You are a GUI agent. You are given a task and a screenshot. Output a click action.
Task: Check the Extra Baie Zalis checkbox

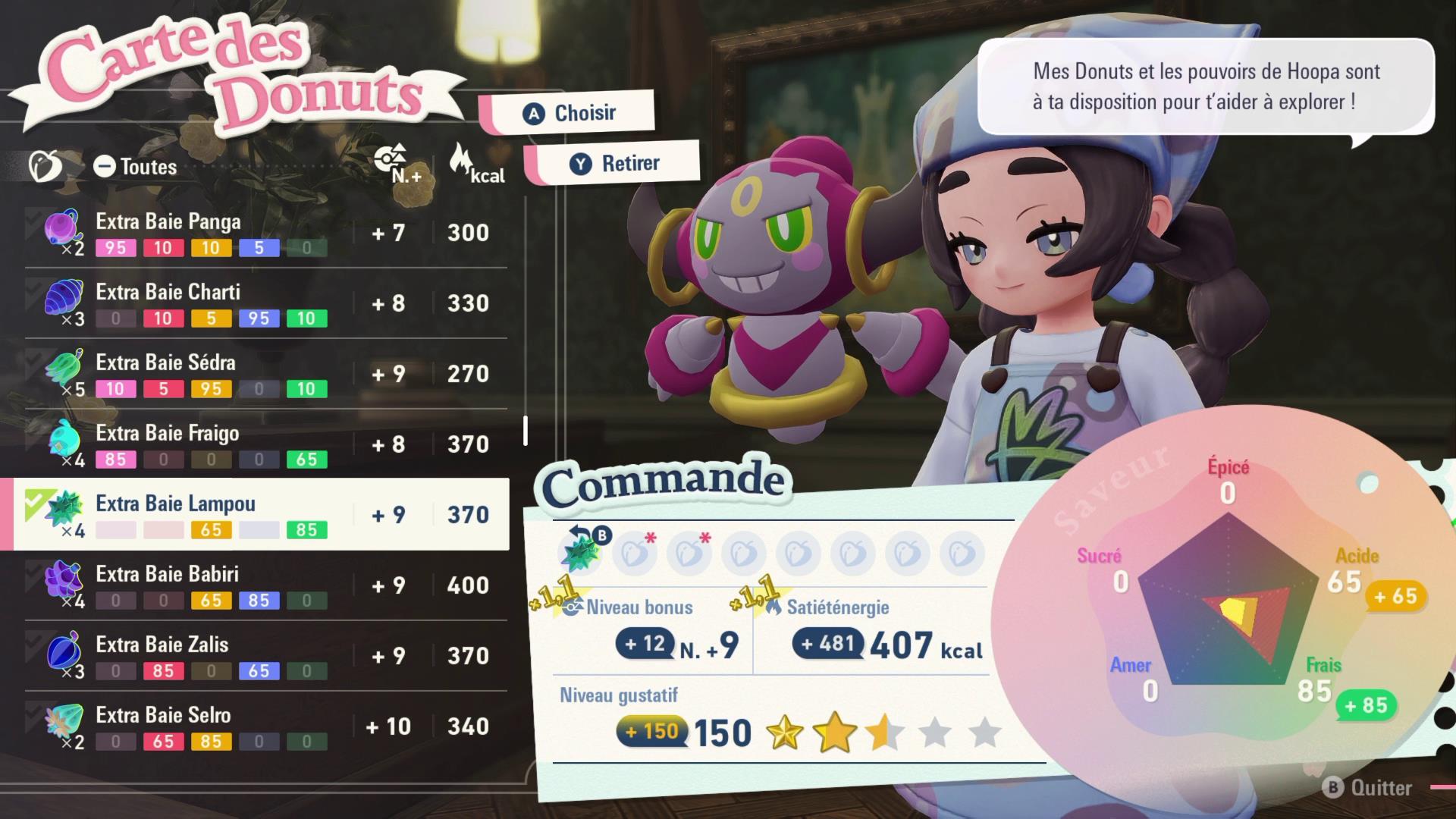[35, 641]
